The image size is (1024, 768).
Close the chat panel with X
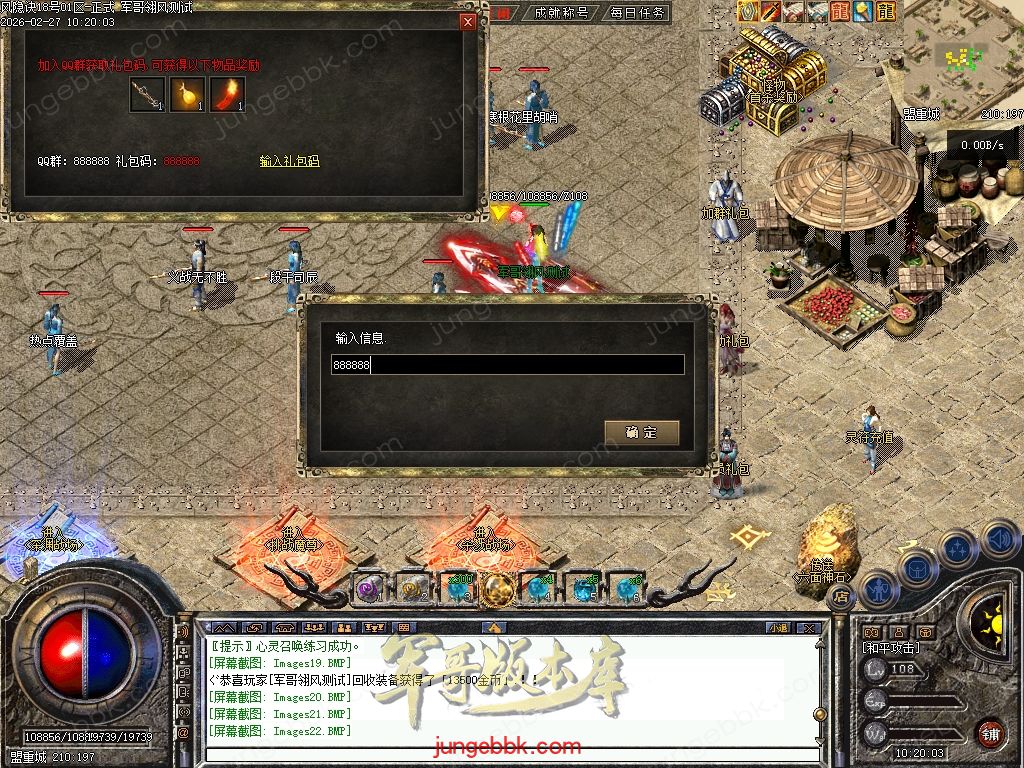click(x=810, y=628)
